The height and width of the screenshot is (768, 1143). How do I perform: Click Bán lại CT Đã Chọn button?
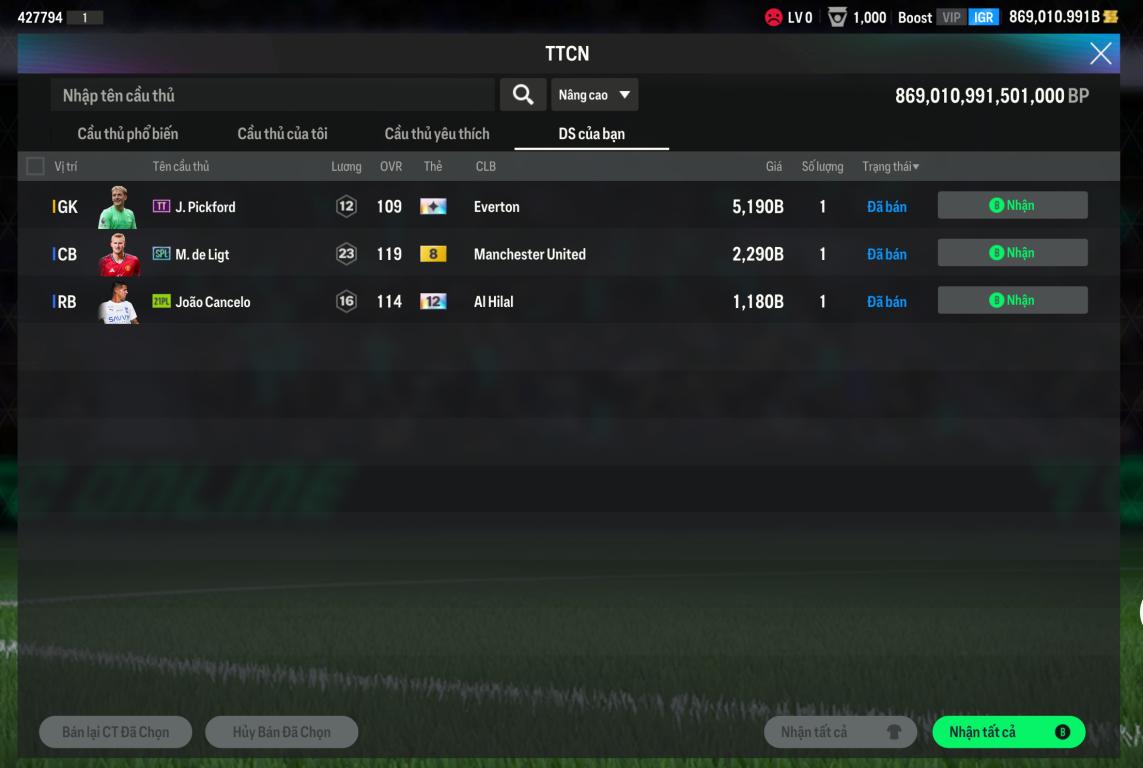click(x=116, y=732)
